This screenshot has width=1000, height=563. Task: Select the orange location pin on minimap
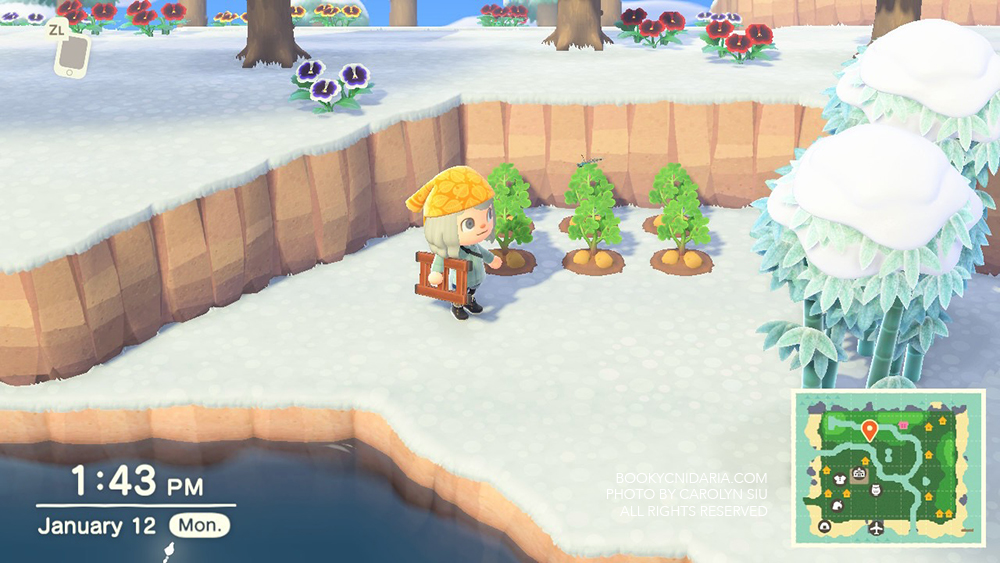point(868,430)
